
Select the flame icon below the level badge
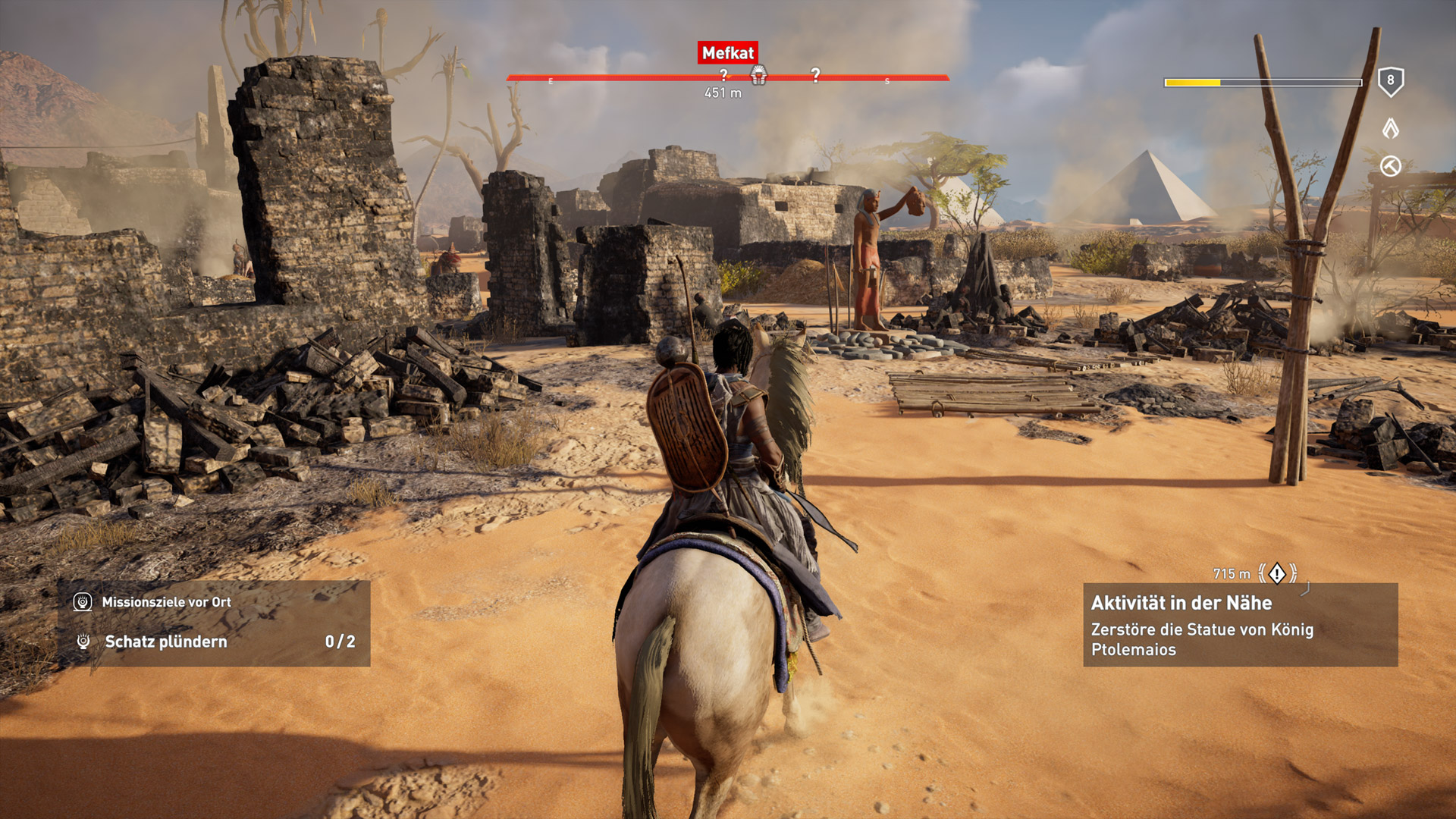tap(1390, 128)
